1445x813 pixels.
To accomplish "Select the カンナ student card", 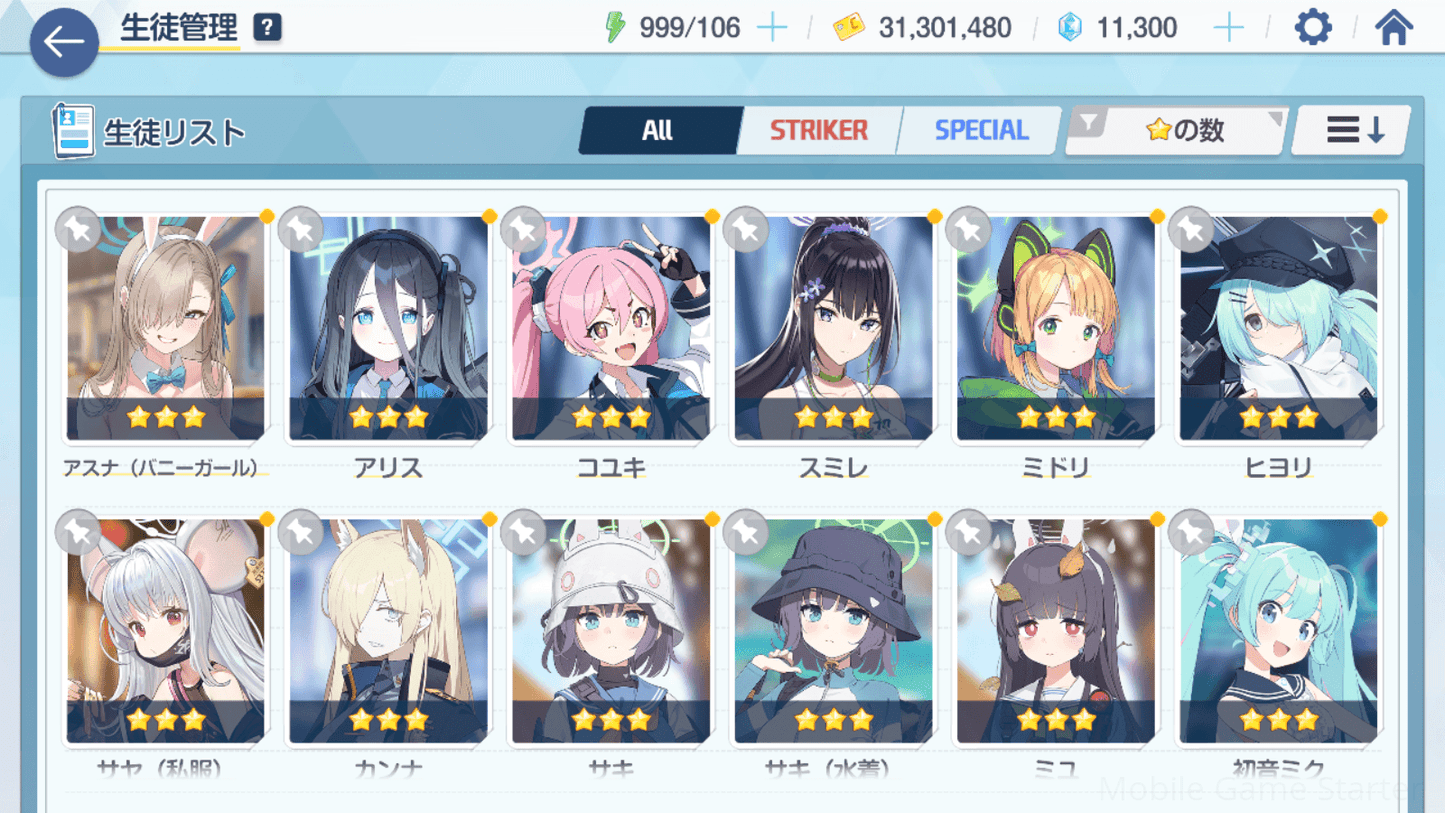I will [x=388, y=631].
